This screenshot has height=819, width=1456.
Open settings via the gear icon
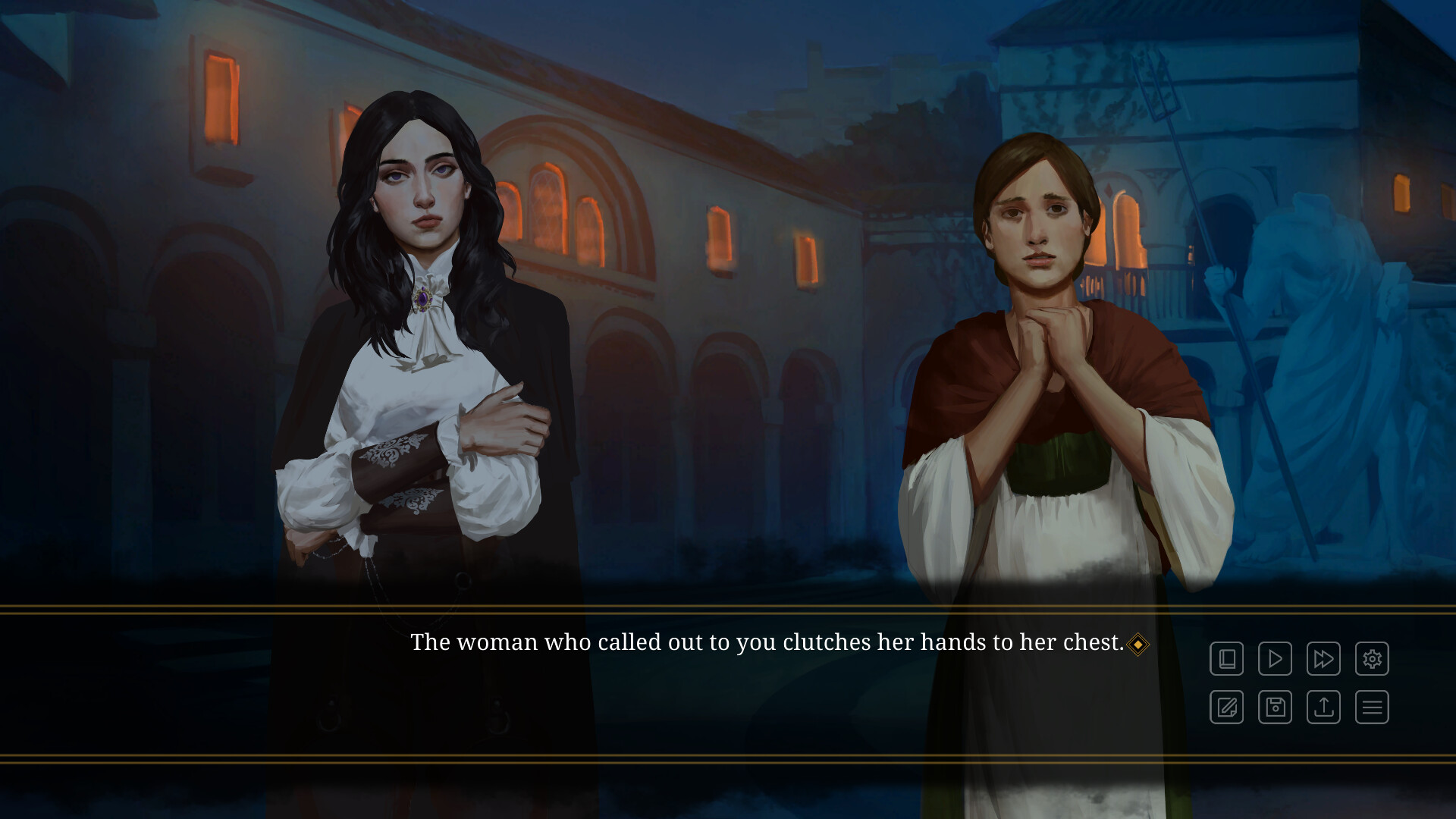[1372, 659]
